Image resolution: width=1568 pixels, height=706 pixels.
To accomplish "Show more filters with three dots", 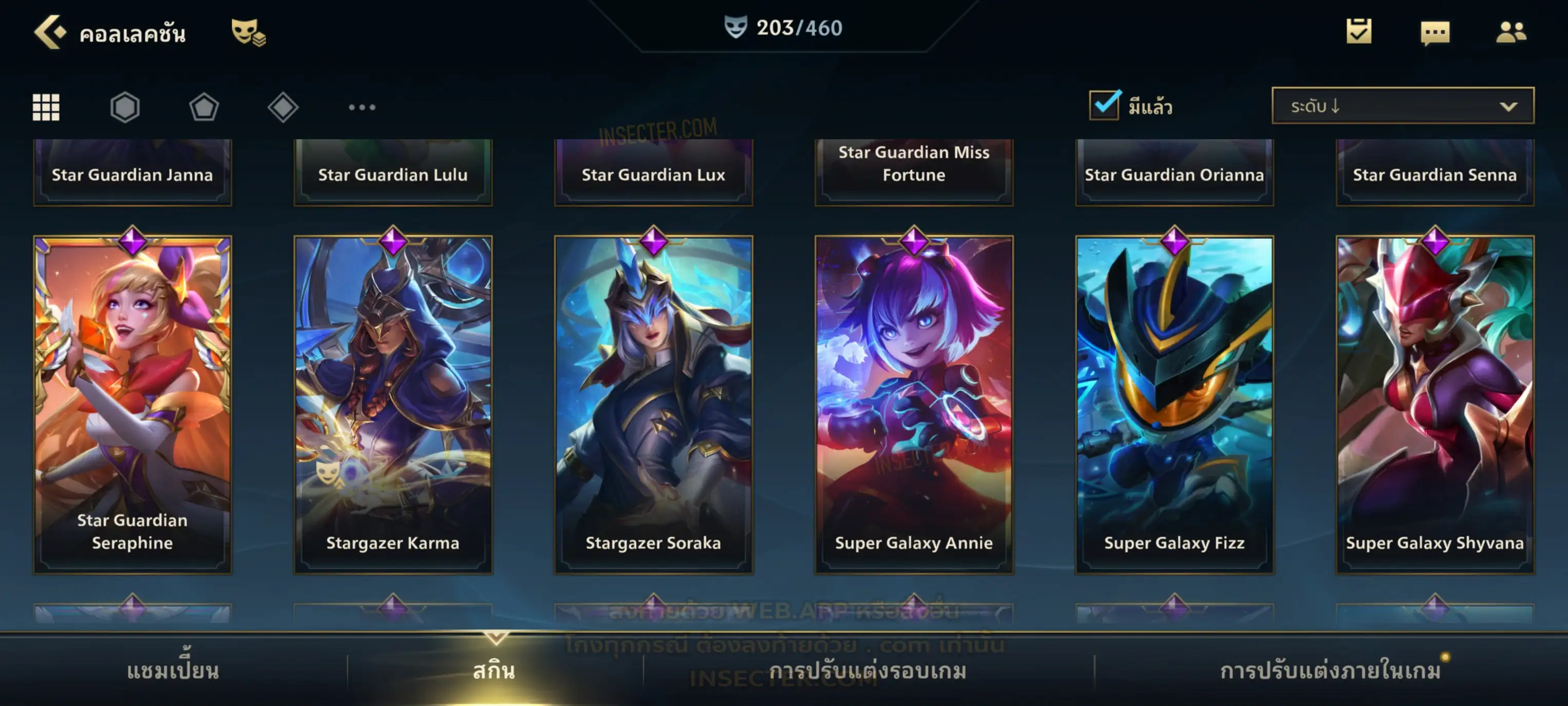I will point(362,107).
